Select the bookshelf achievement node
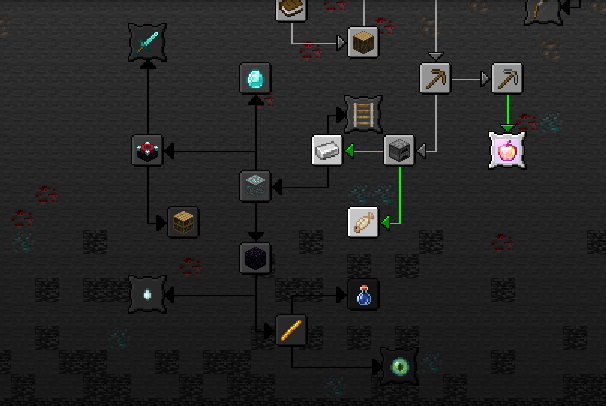 183,221
